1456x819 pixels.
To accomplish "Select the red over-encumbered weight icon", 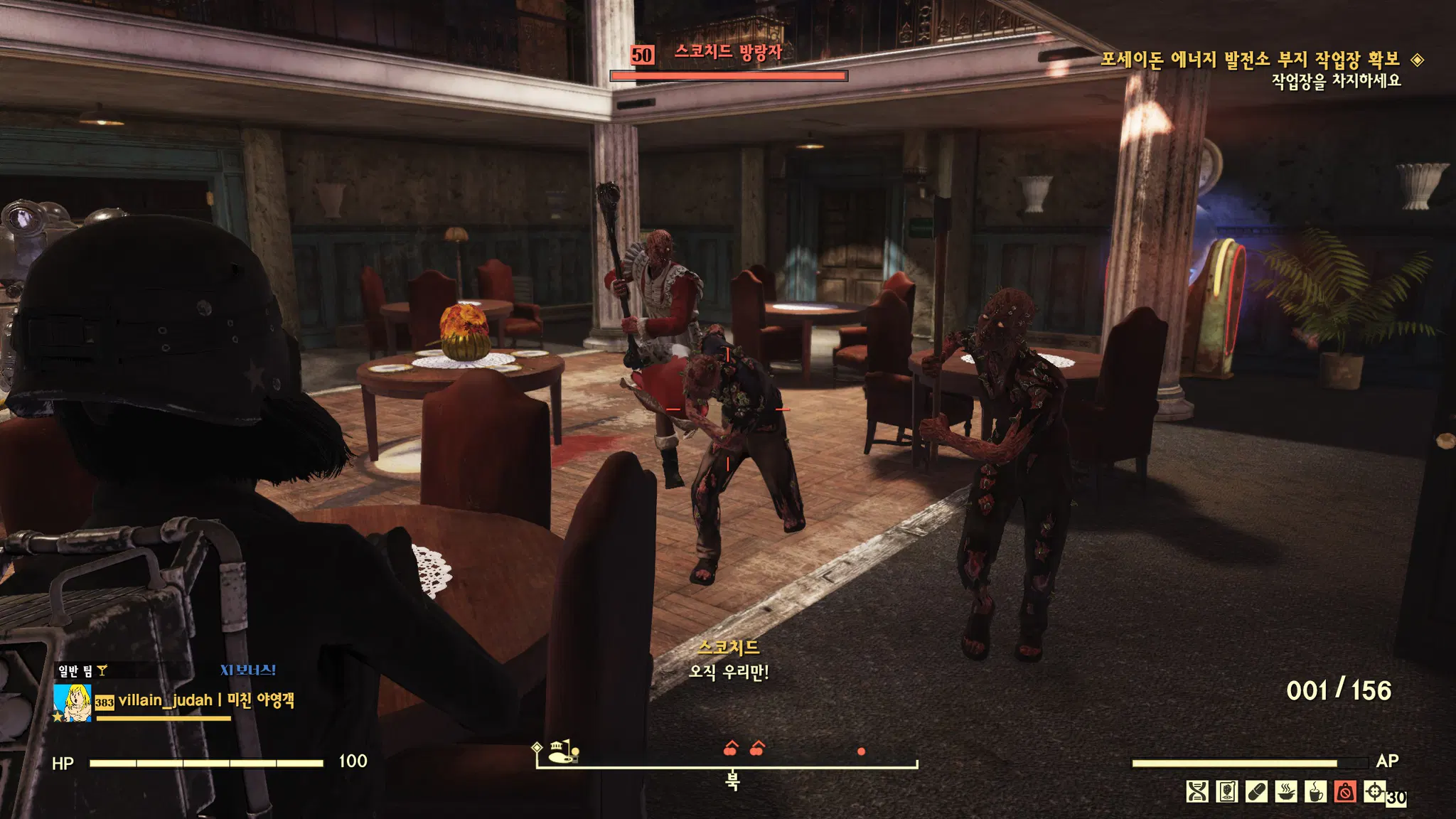I will point(1345,791).
